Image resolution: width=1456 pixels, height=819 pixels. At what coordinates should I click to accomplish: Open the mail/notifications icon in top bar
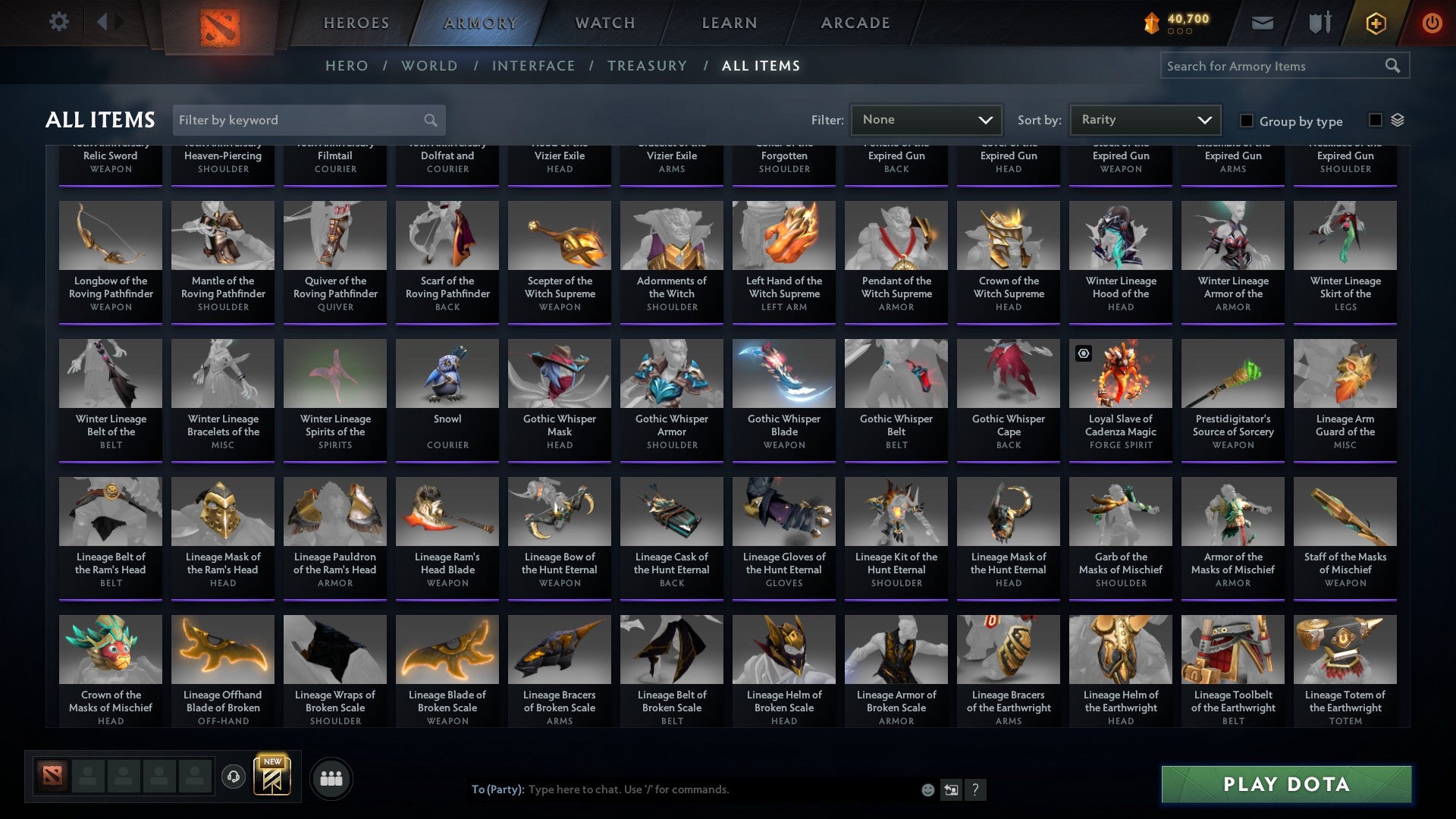pos(1261,22)
